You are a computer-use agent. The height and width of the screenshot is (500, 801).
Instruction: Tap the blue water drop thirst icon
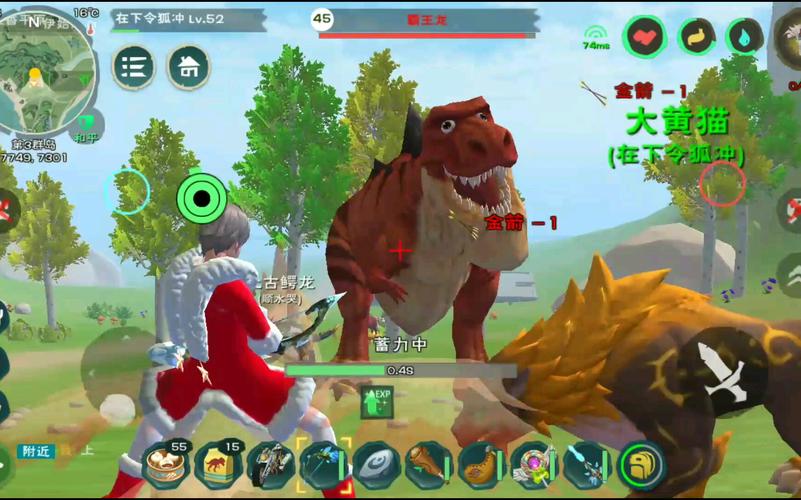click(x=744, y=37)
